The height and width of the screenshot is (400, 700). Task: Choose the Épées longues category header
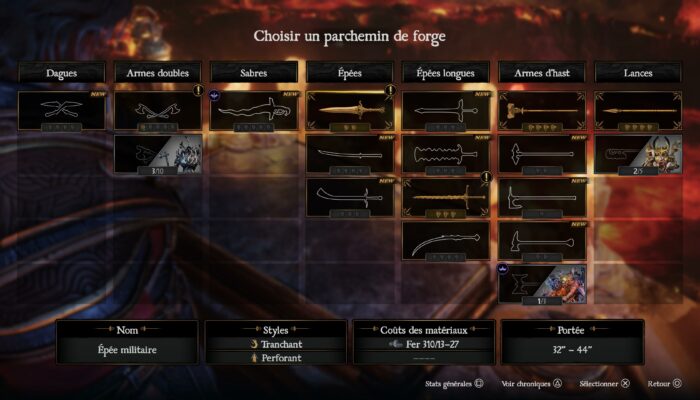[x=446, y=72]
